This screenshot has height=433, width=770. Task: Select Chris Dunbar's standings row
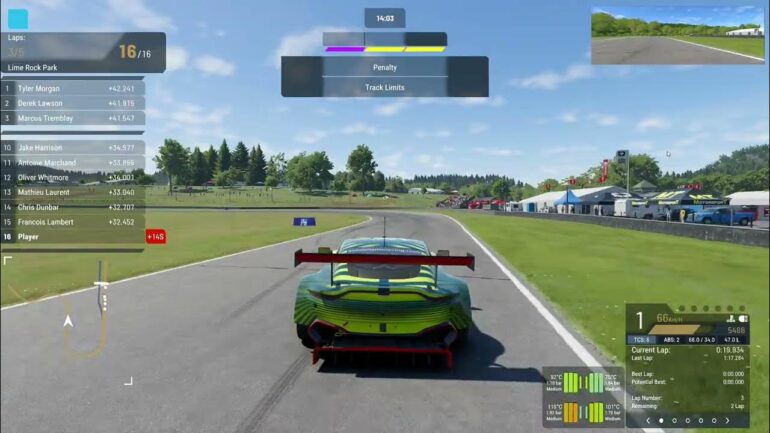pos(70,207)
